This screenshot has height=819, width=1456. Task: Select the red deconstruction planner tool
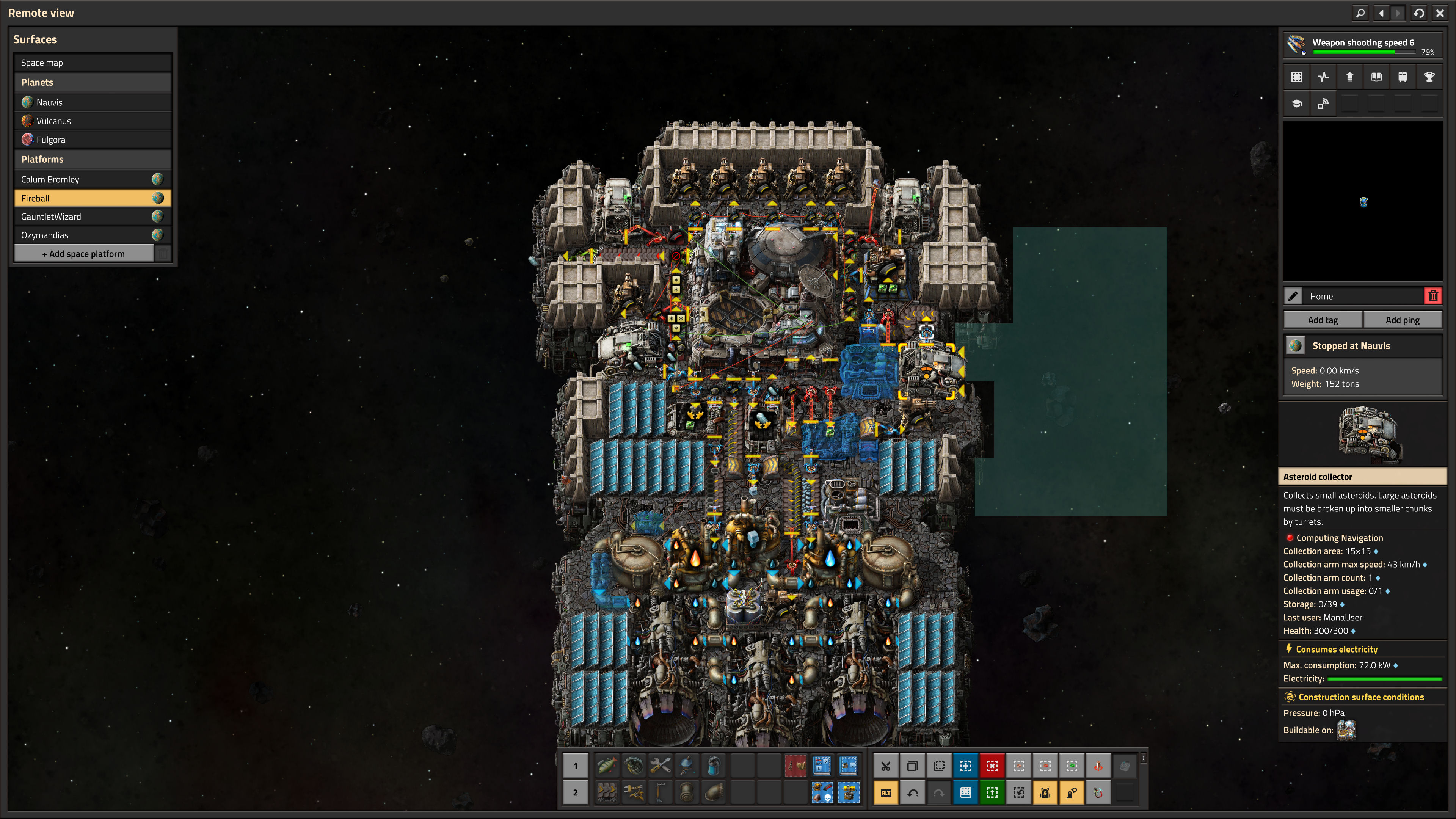[992, 766]
